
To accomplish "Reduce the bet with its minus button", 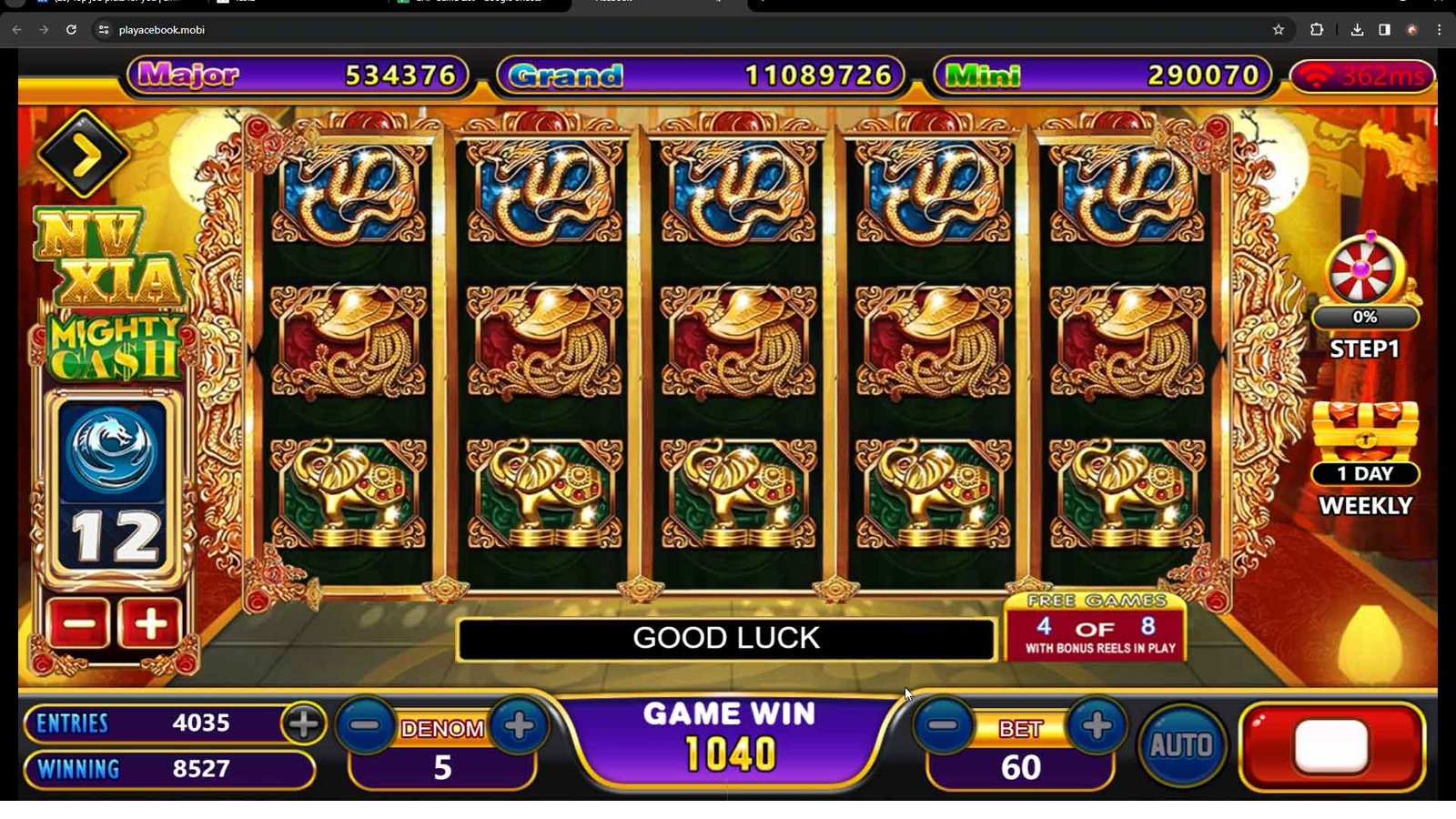I will (944, 726).
